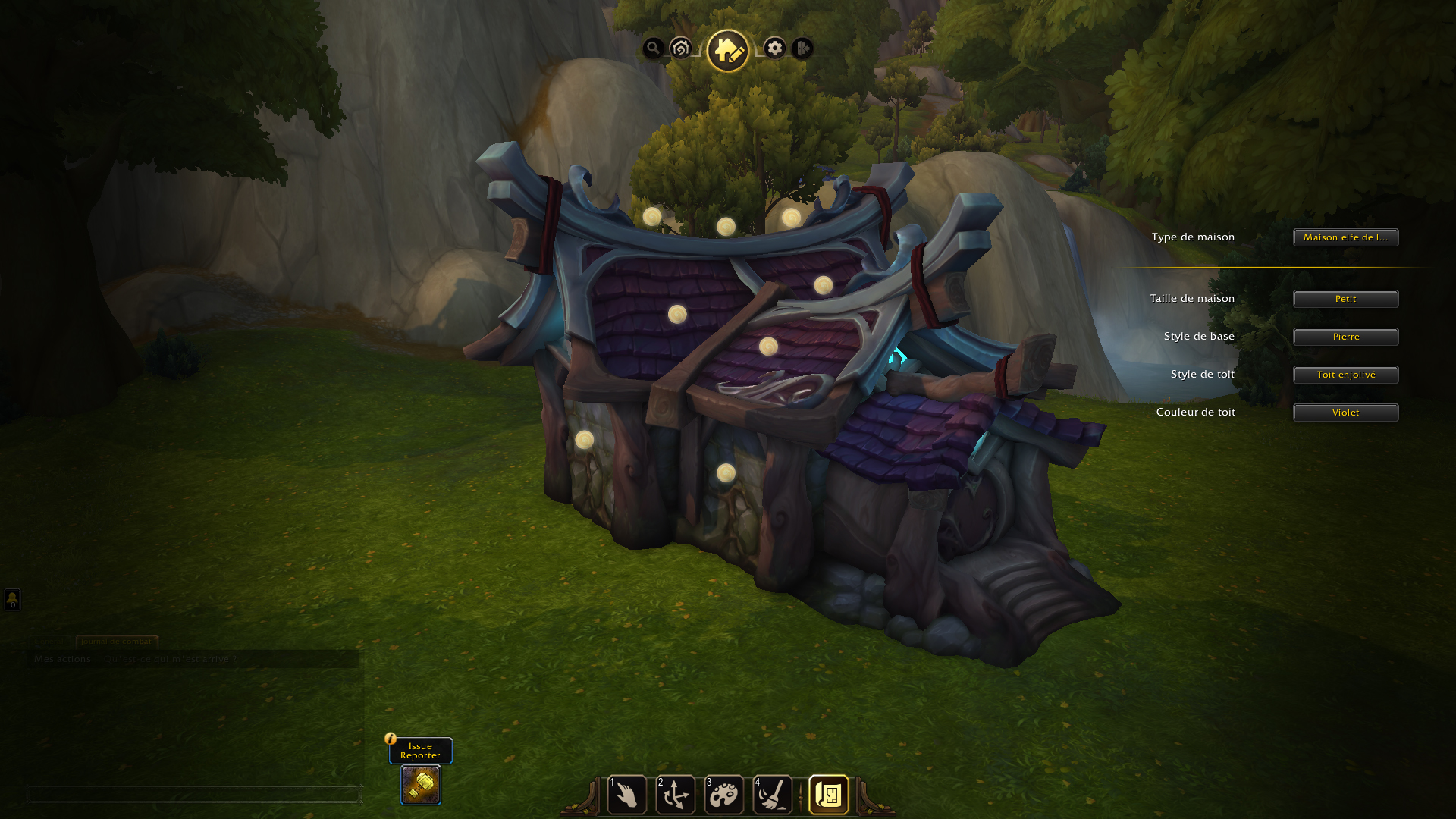The image size is (1456, 819).
Task: Choose a Style de toit option
Action: 1345,375
